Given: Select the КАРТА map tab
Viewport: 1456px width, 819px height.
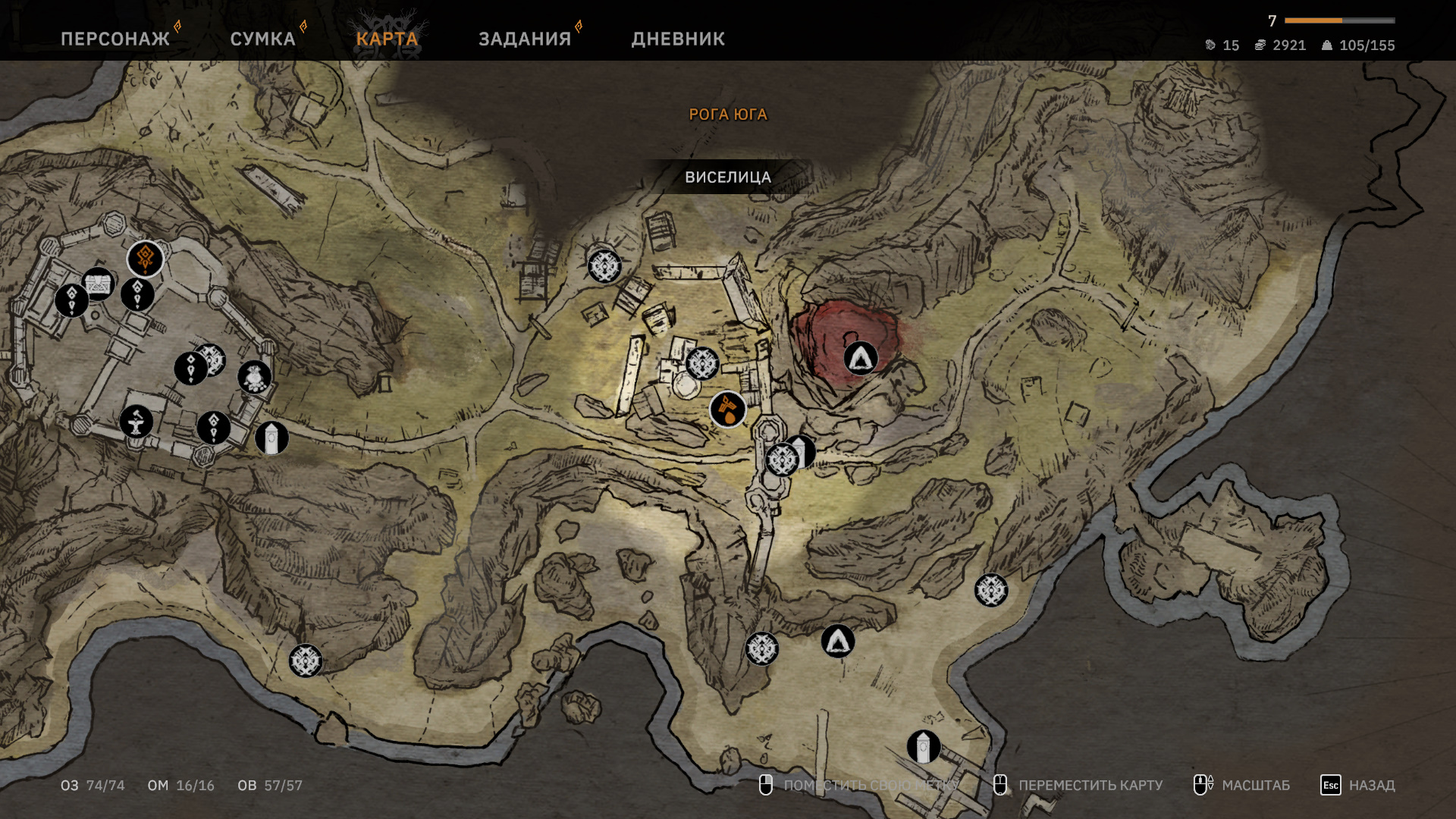Looking at the screenshot, I should coord(387,39).
